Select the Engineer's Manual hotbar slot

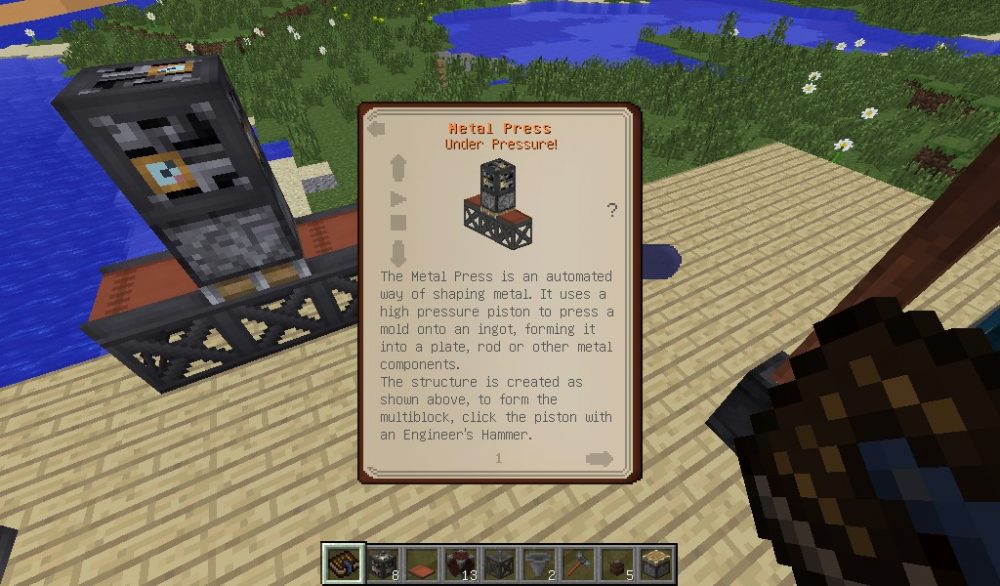point(342,562)
